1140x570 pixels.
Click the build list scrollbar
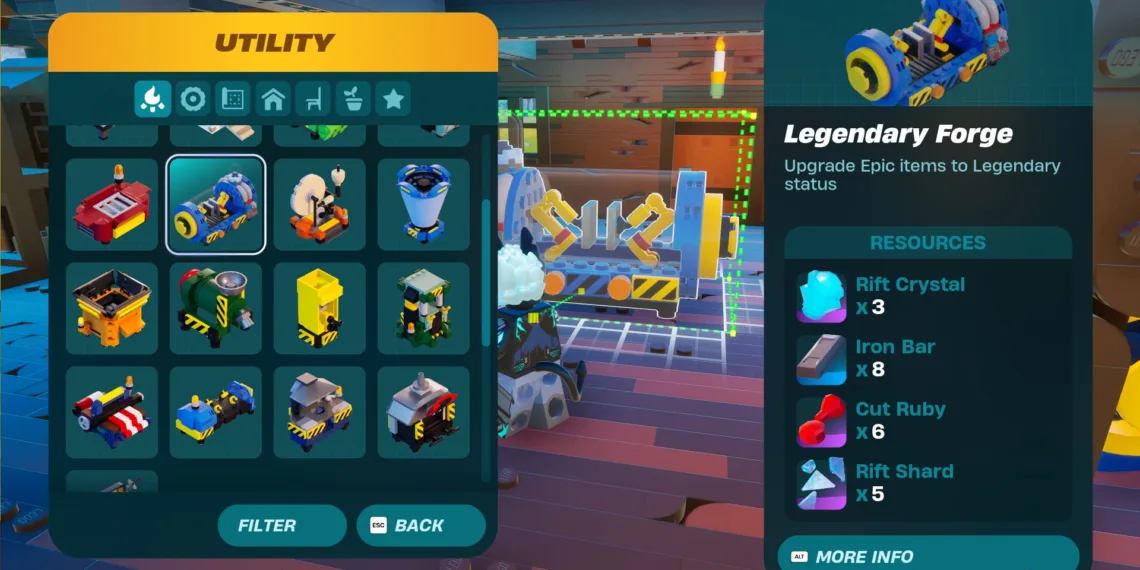tap(487, 270)
